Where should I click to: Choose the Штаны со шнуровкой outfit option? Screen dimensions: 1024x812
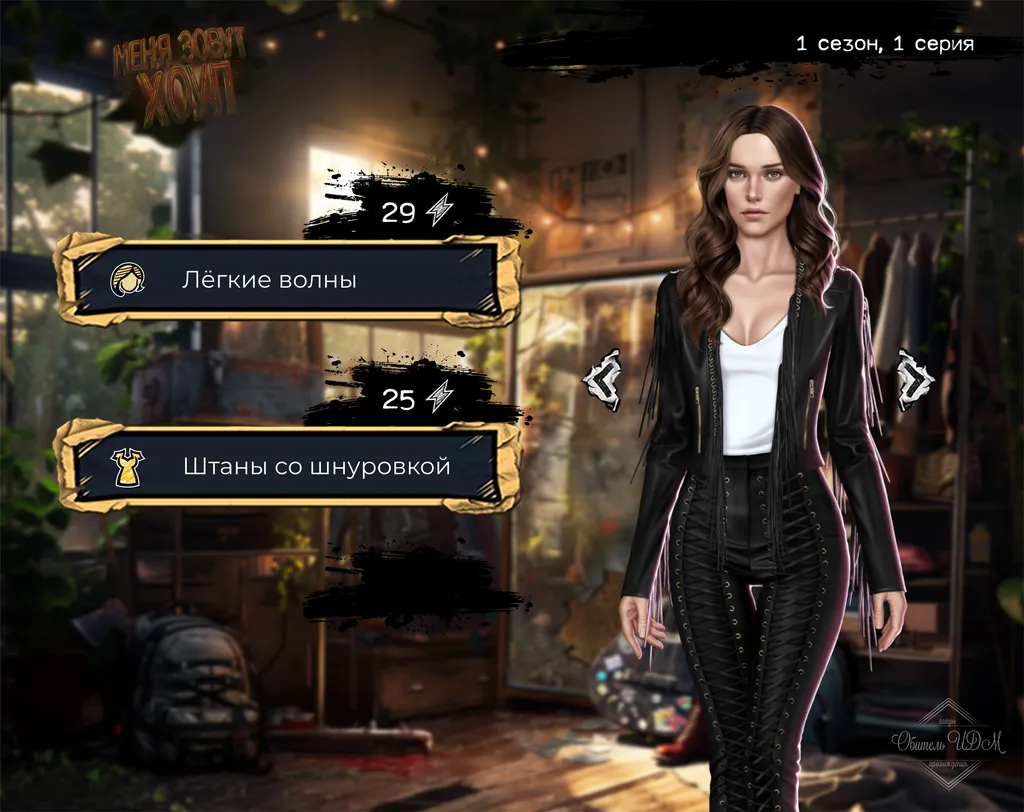(287, 466)
